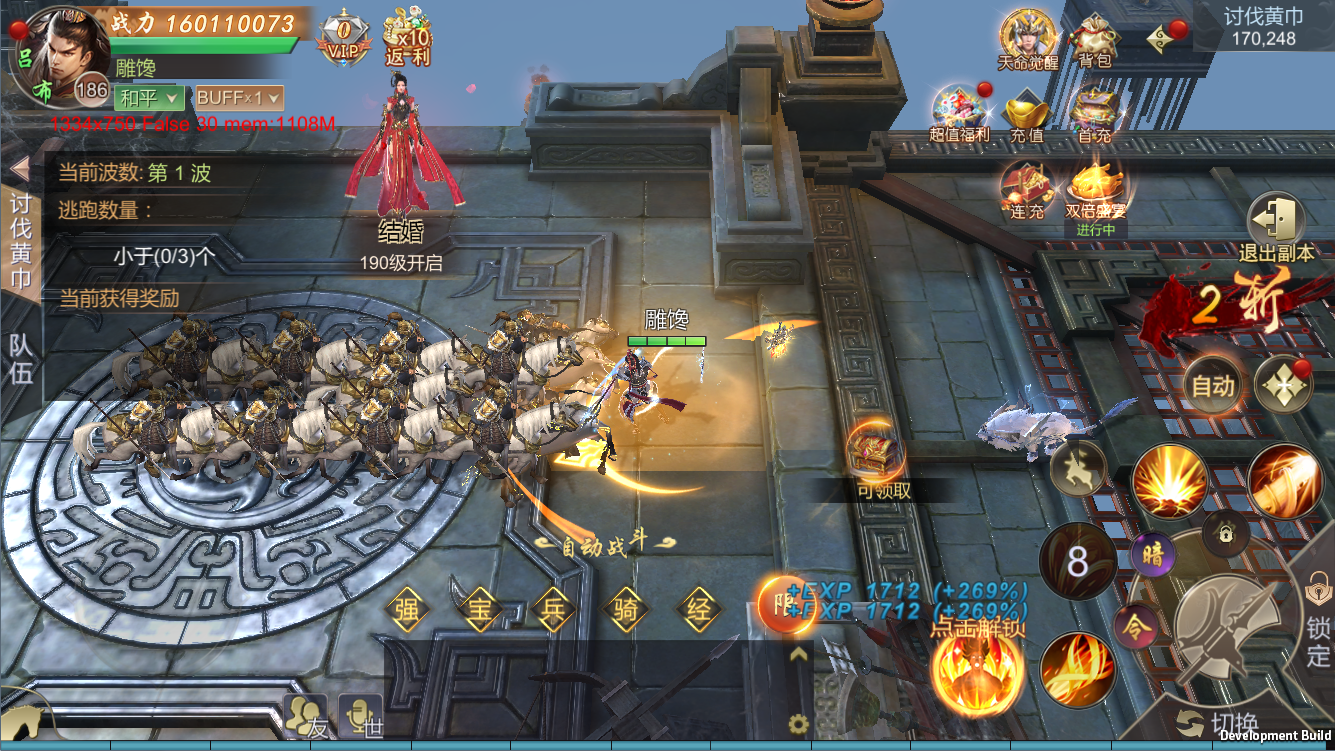Open the 首充 first recharge chest
The width and height of the screenshot is (1335, 751).
1094,114
